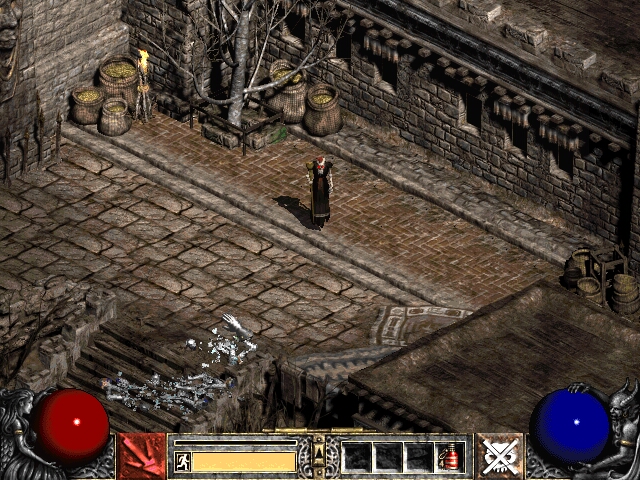640x480 pixels.
Task: Toggle run/walk with the running figure
Action: tap(182, 461)
